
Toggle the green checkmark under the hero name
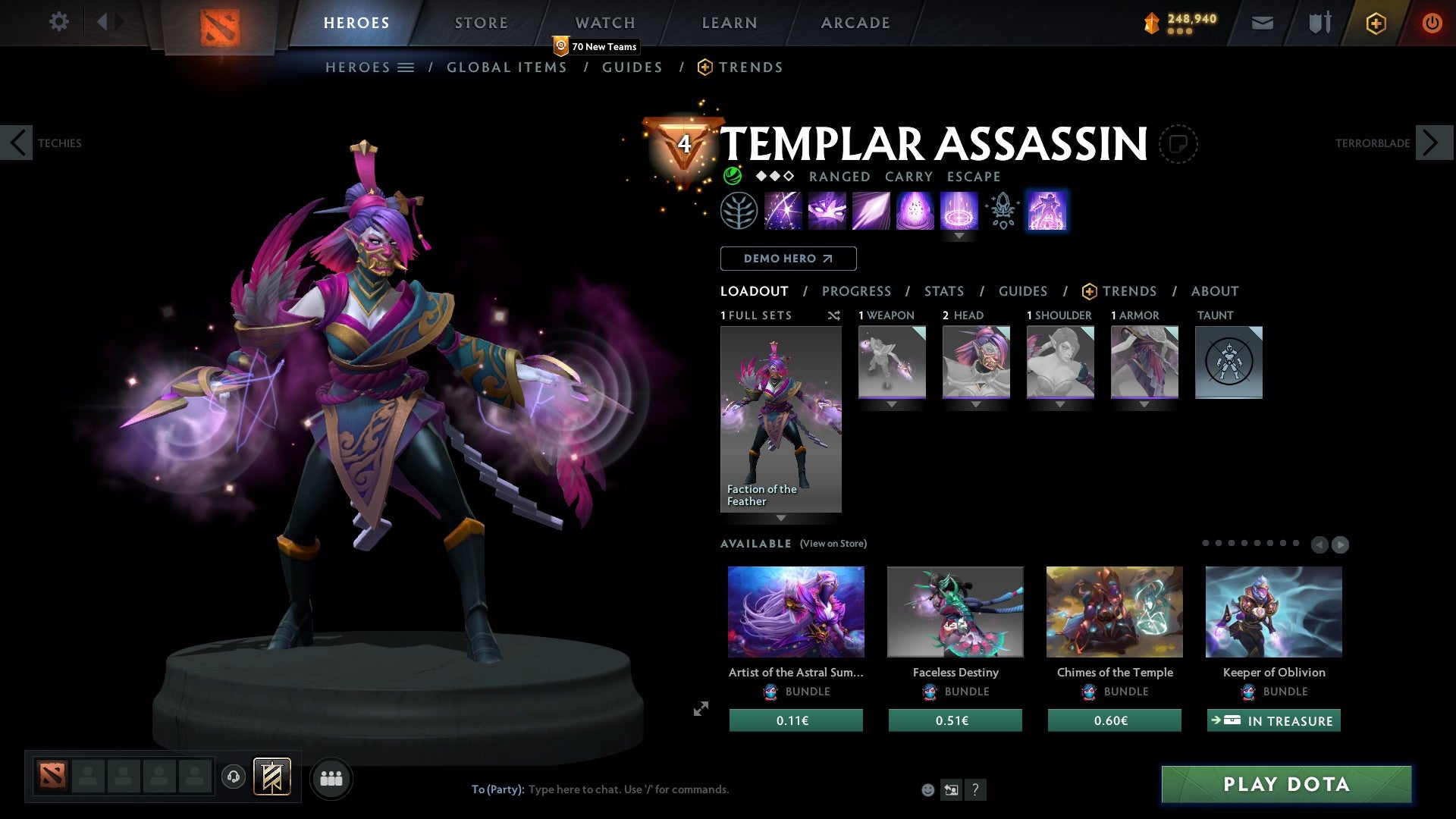coord(733,176)
